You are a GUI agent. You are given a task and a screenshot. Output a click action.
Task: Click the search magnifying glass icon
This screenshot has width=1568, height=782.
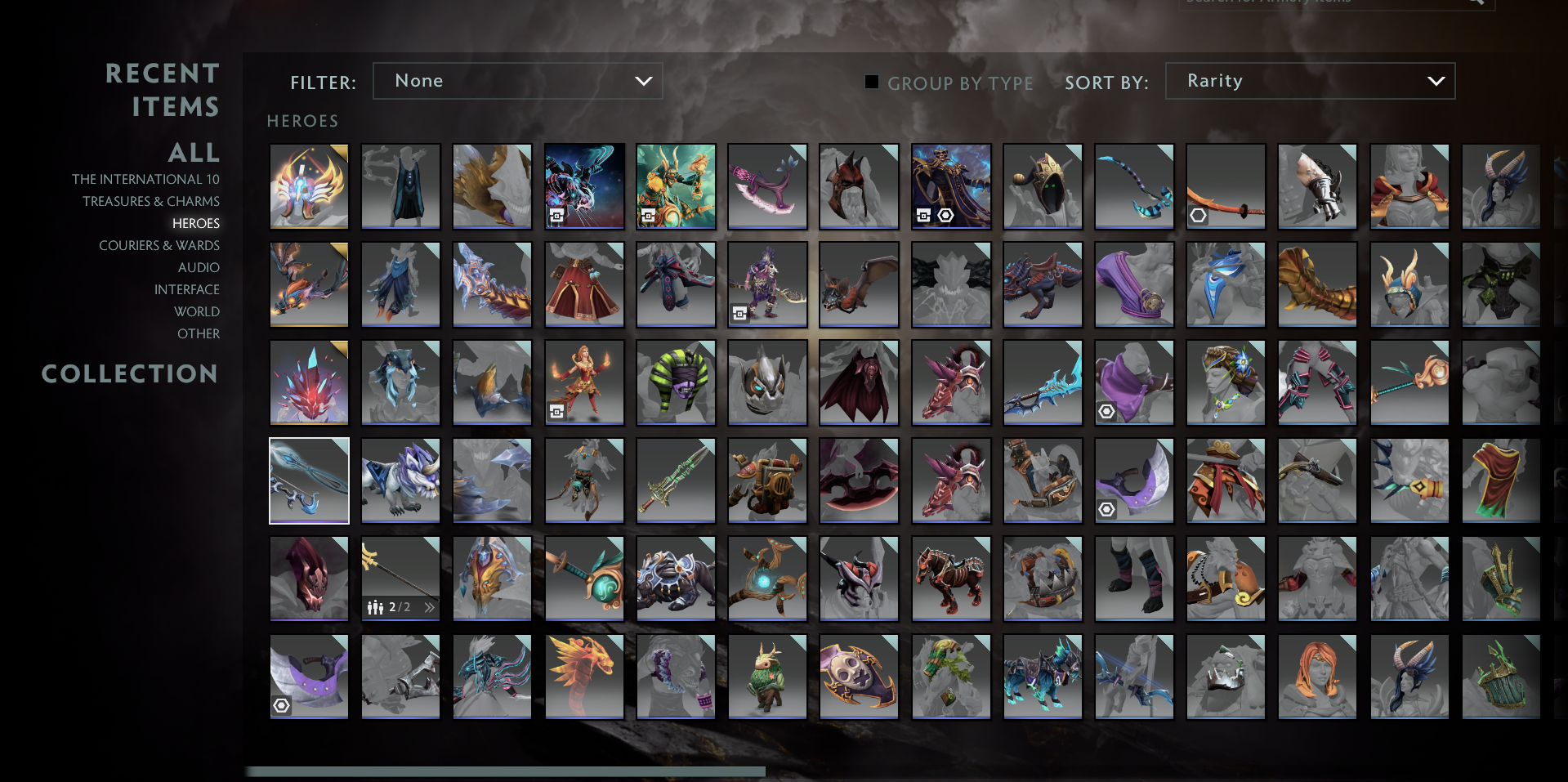tap(1473, 3)
